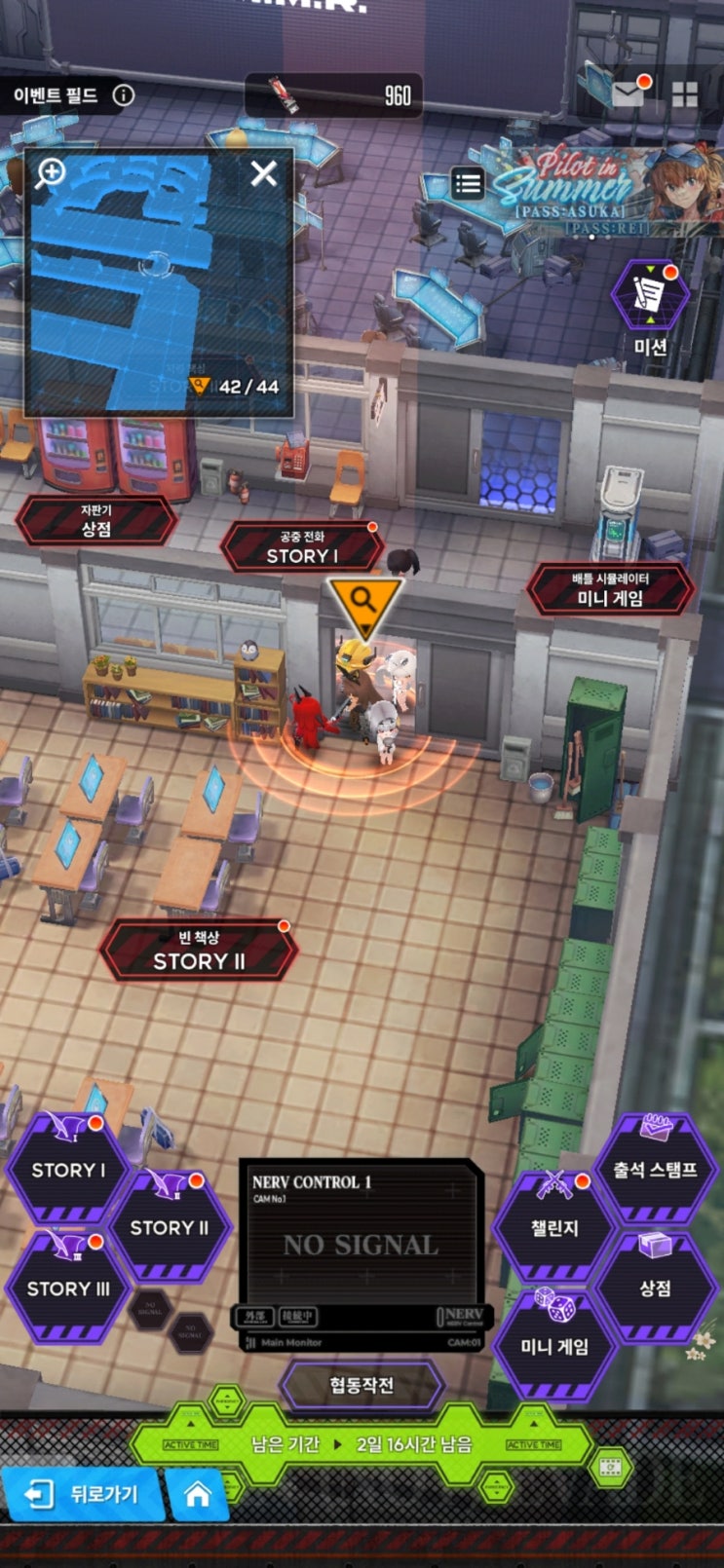Viewport: 724px width, 1568px height.
Task: Select the 배틀 시뮬레이터 미니 게임 marker
Action: pos(610,589)
